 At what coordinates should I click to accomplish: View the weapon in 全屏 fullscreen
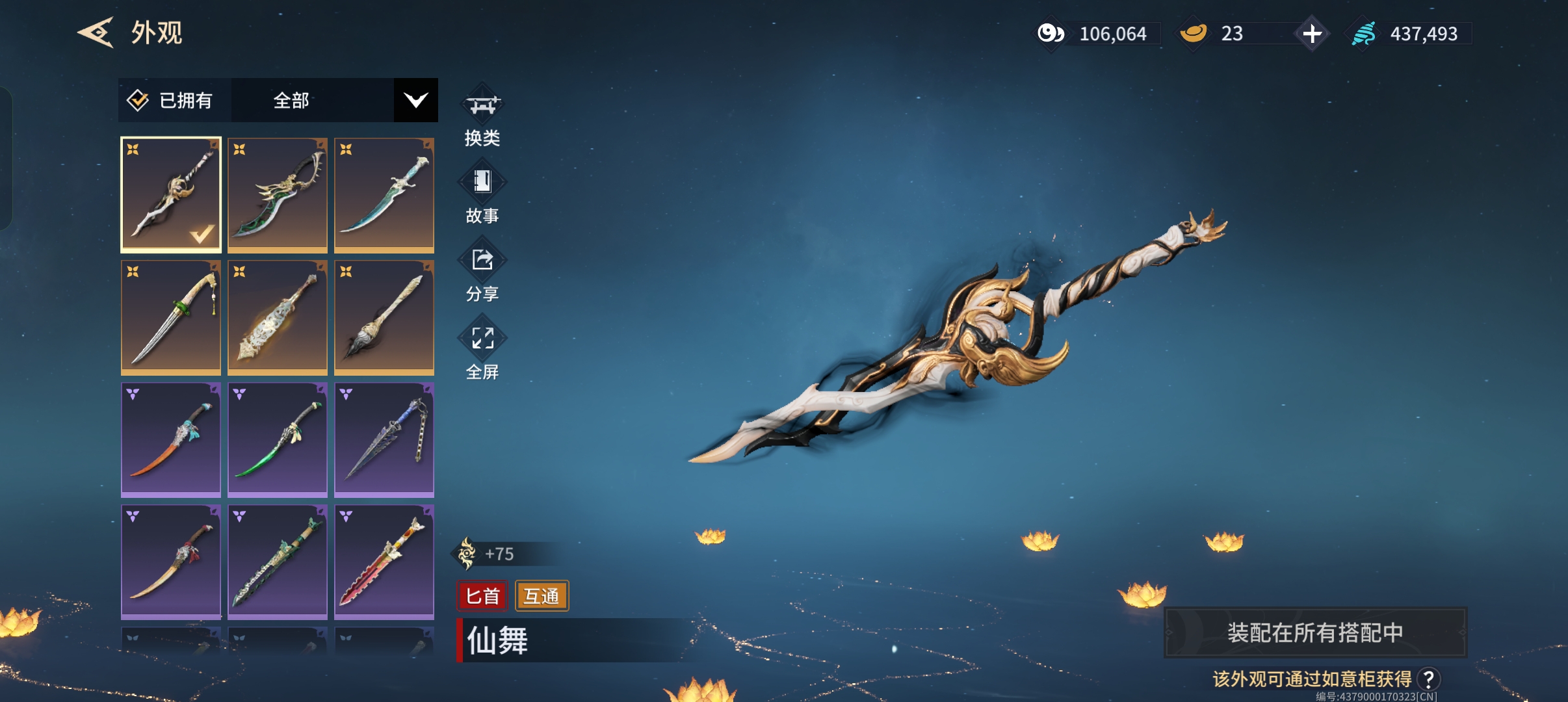coord(482,351)
